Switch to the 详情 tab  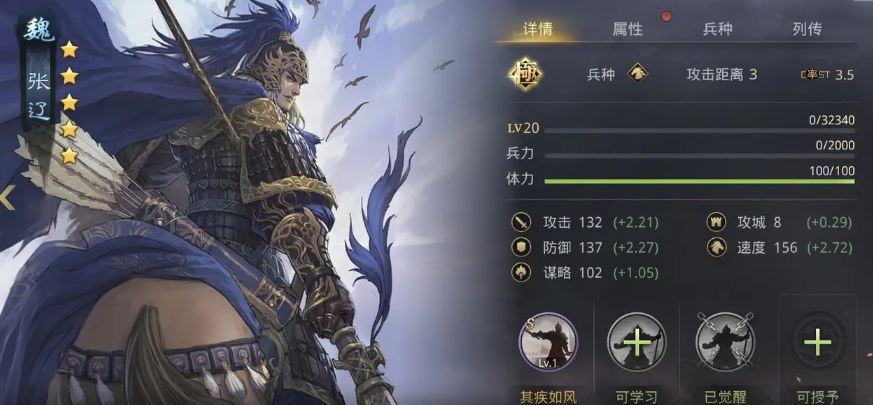click(x=537, y=29)
